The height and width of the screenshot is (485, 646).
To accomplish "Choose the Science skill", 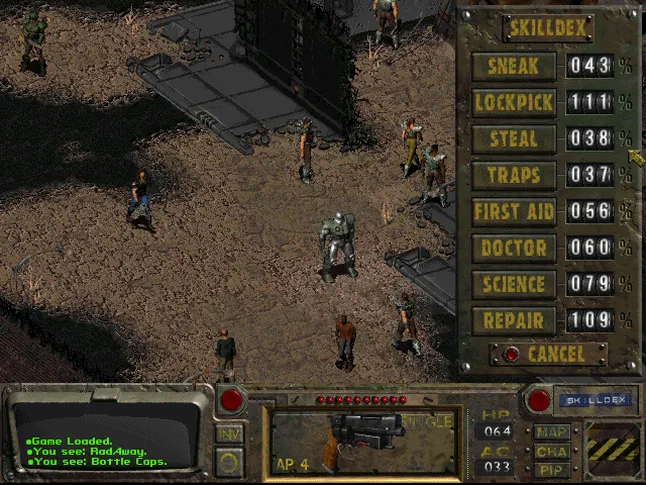I will point(513,285).
